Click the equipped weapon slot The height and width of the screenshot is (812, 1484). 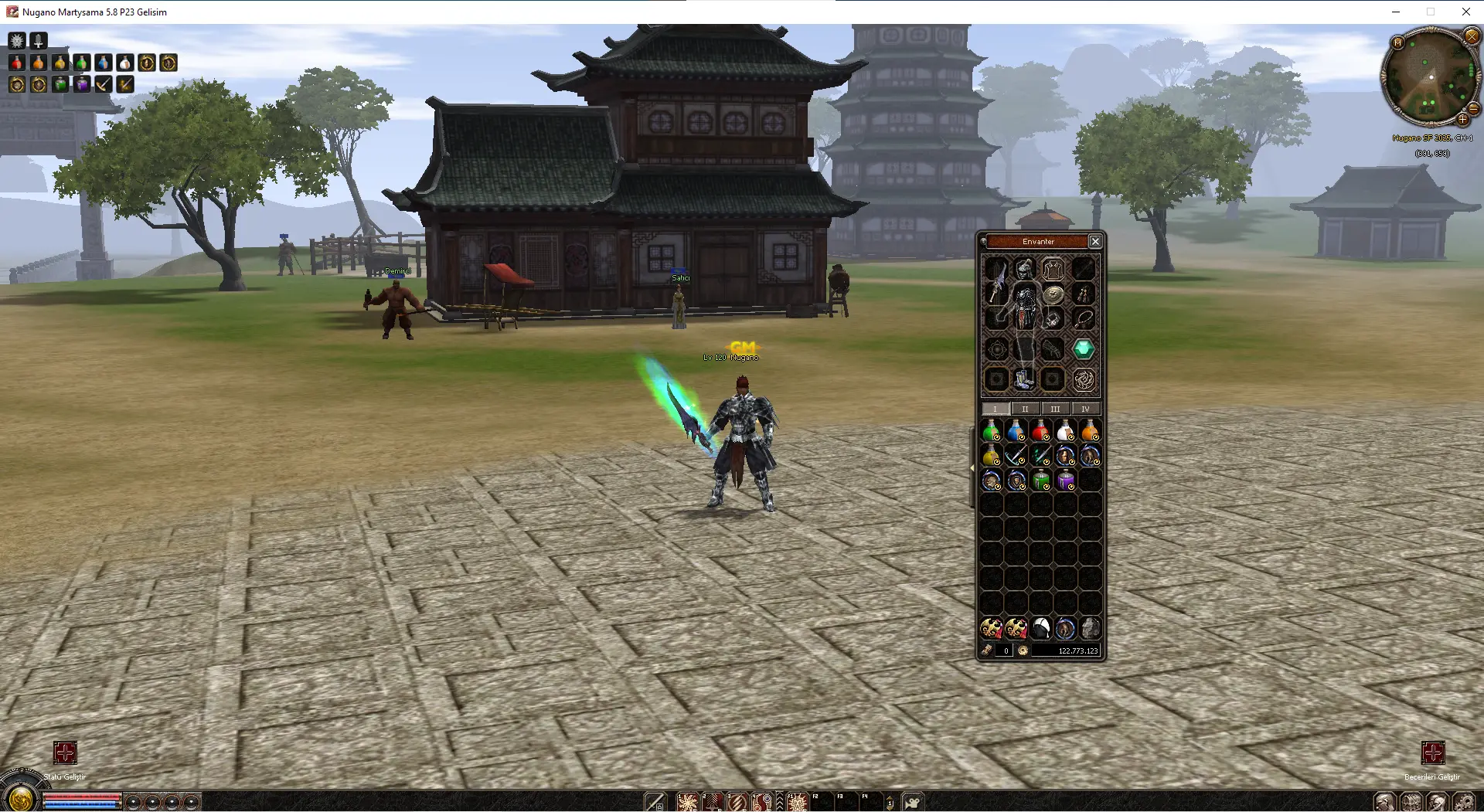996,283
